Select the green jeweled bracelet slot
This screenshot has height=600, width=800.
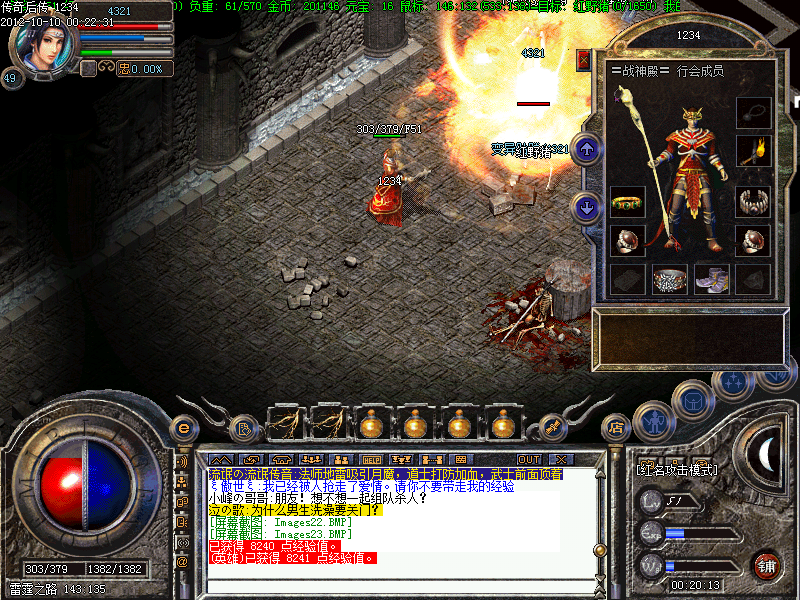627,202
